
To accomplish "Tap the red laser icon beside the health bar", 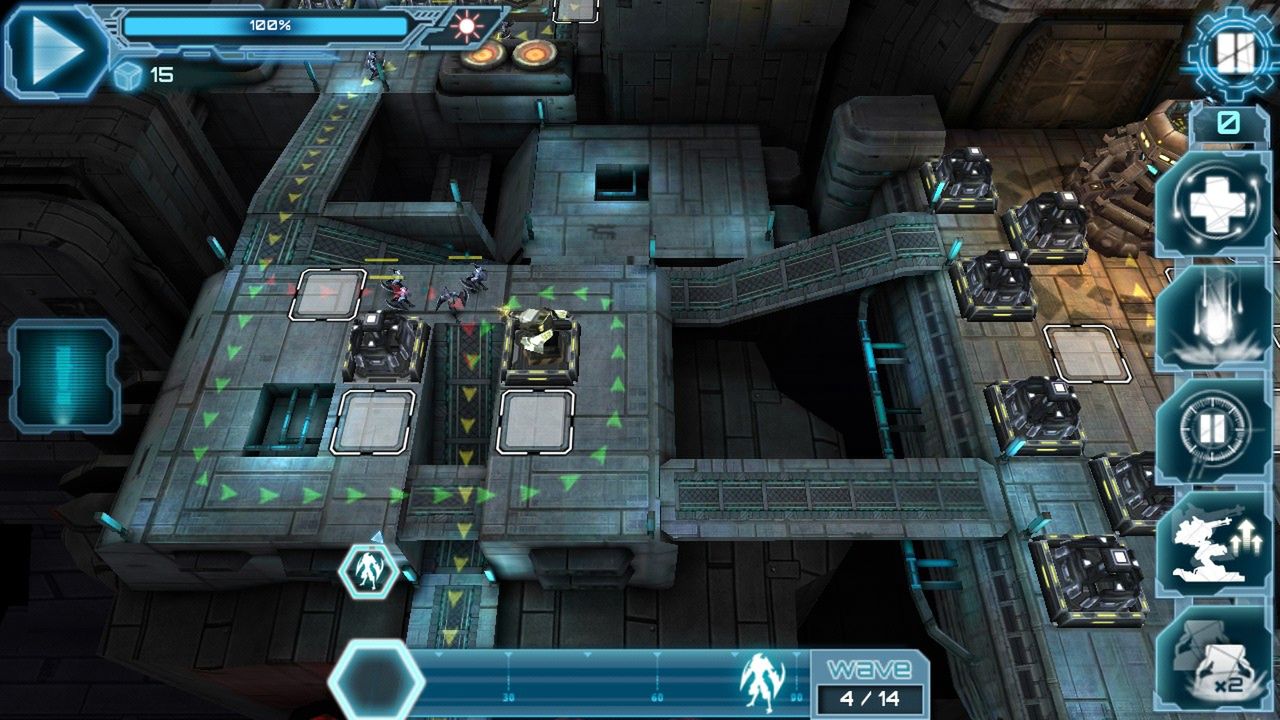I will [x=465, y=26].
